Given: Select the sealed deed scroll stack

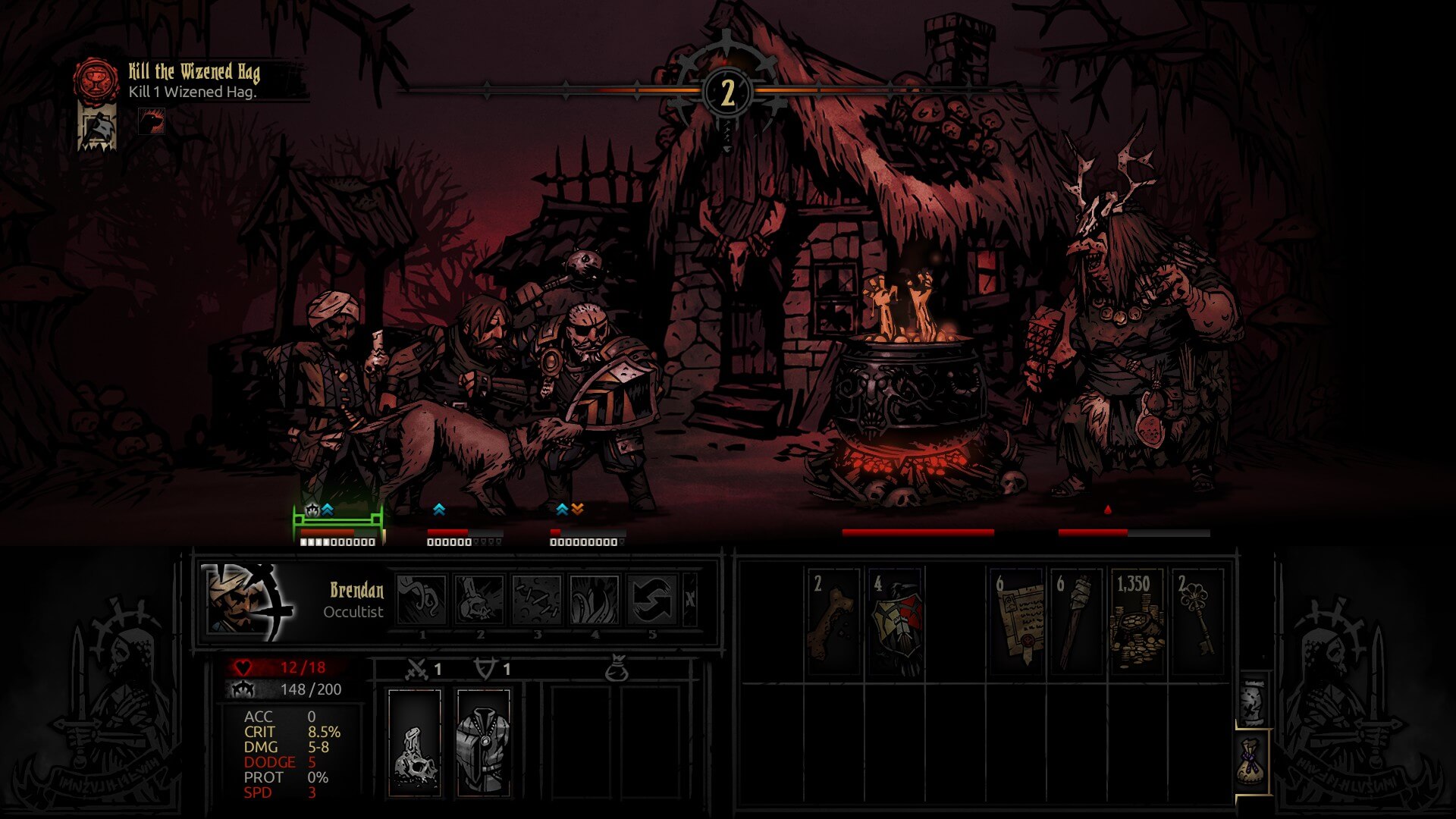Looking at the screenshot, I should click(1016, 623).
